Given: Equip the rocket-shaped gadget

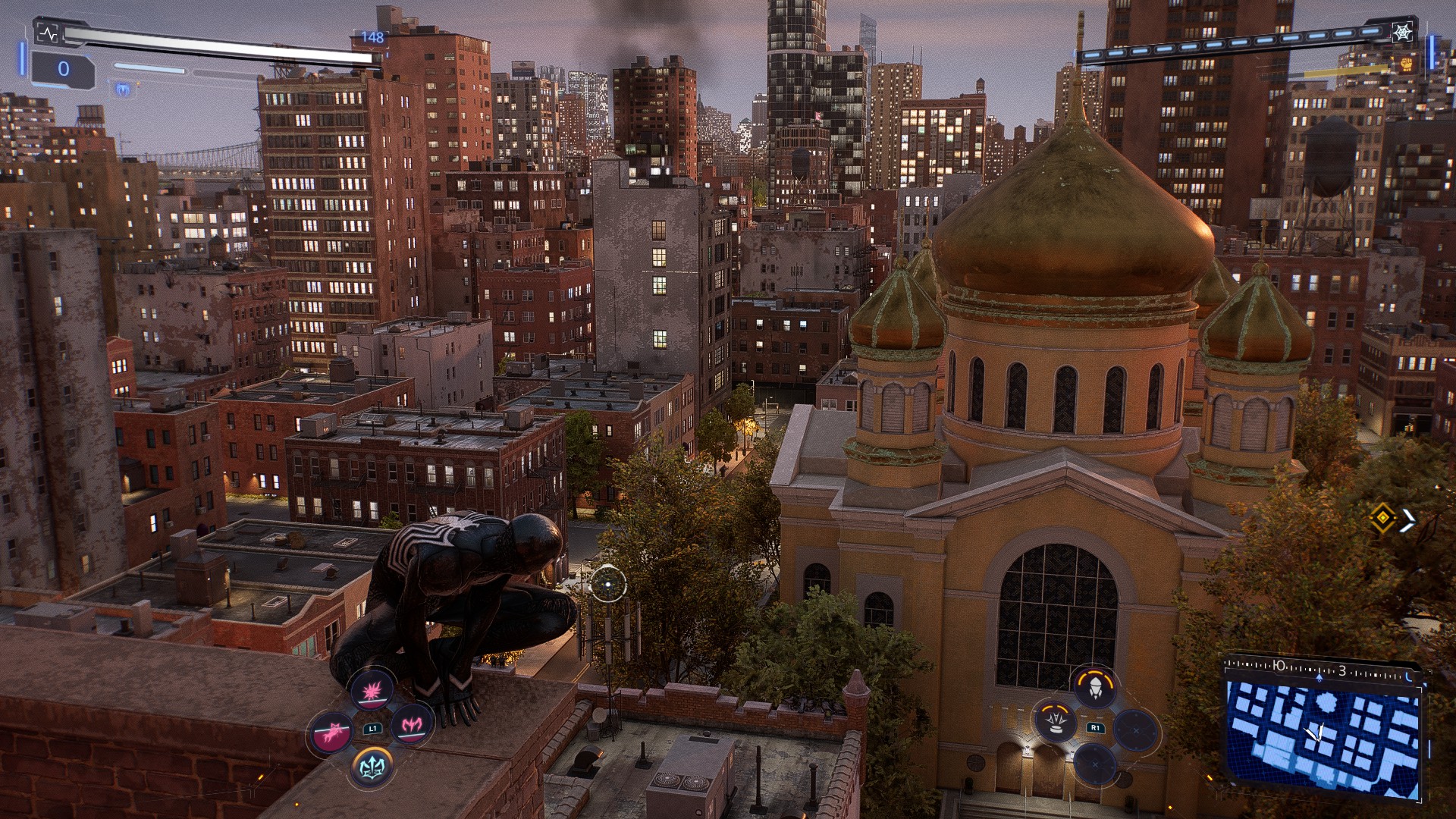Looking at the screenshot, I should point(1095,687).
